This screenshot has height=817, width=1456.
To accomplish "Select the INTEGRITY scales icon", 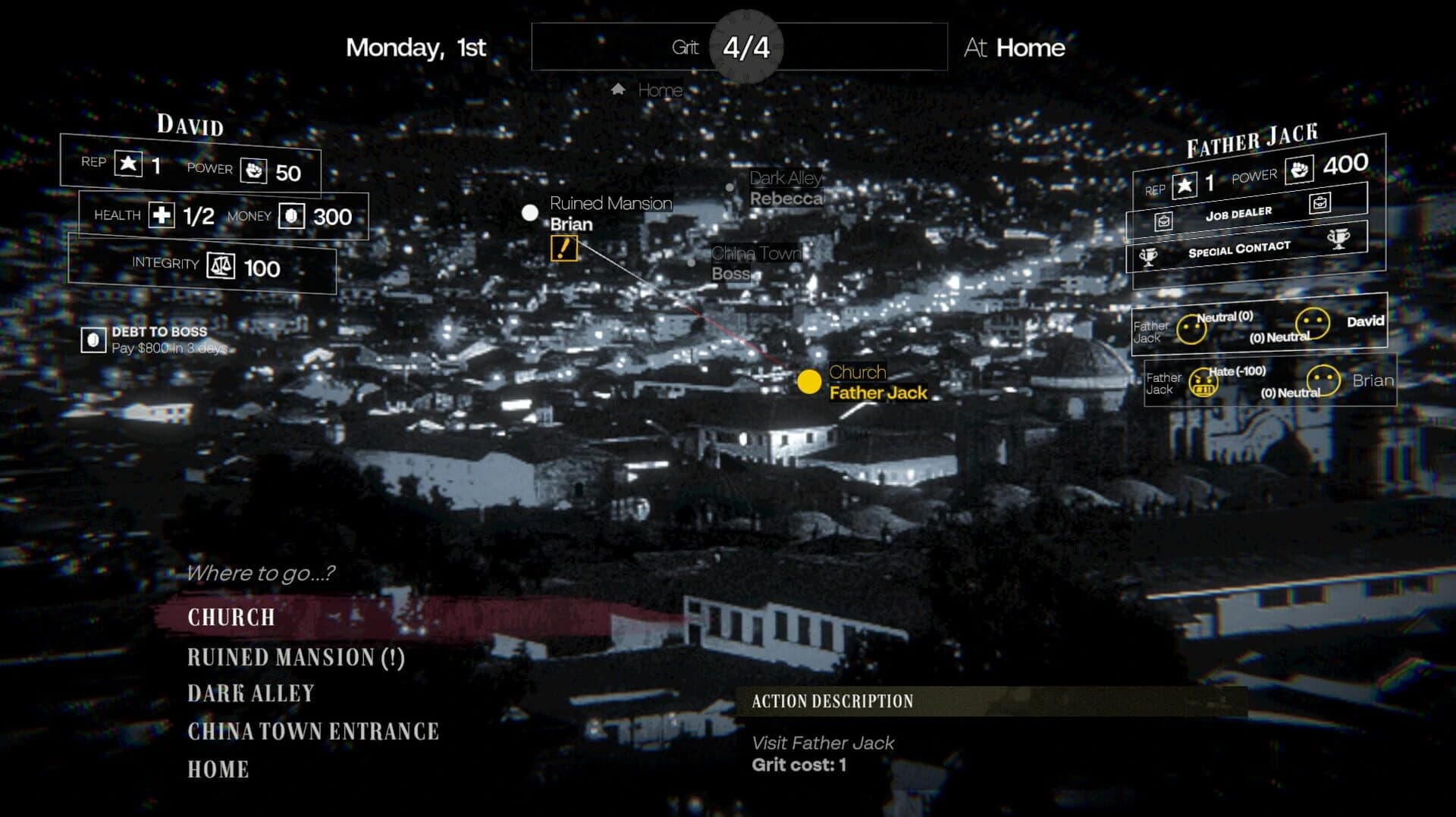I will [219, 267].
